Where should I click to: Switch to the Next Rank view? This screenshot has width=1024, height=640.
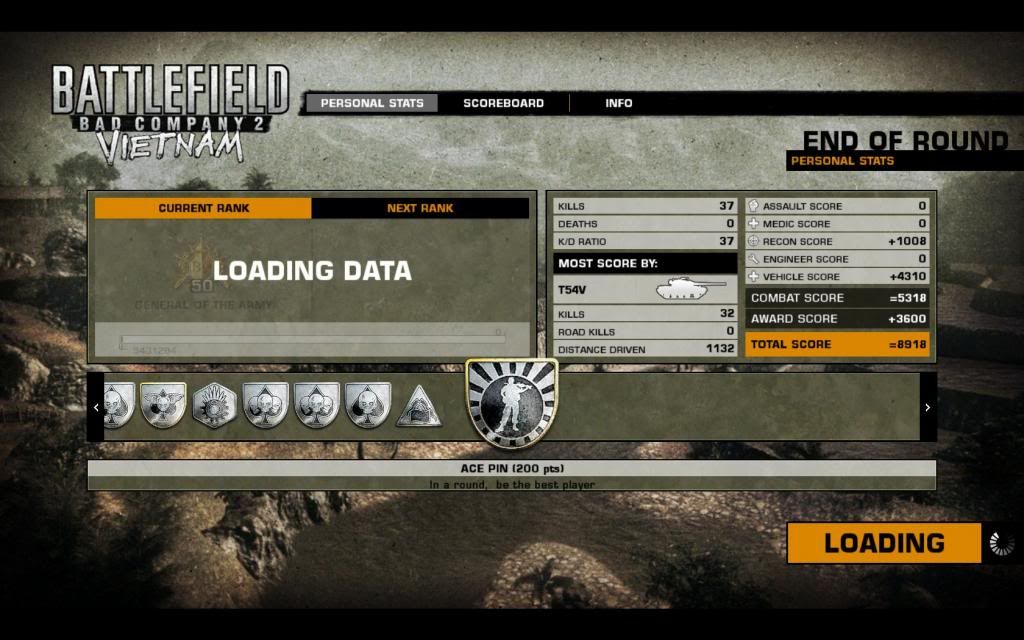[x=420, y=208]
